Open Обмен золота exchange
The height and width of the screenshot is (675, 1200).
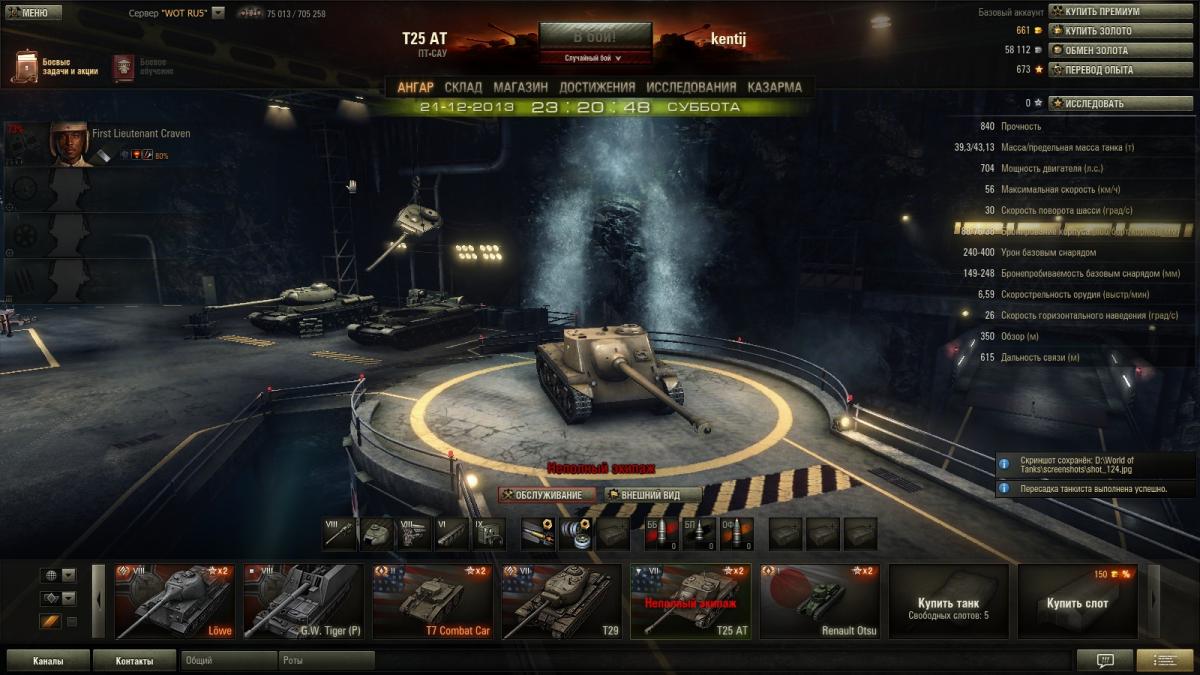coord(1120,50)
